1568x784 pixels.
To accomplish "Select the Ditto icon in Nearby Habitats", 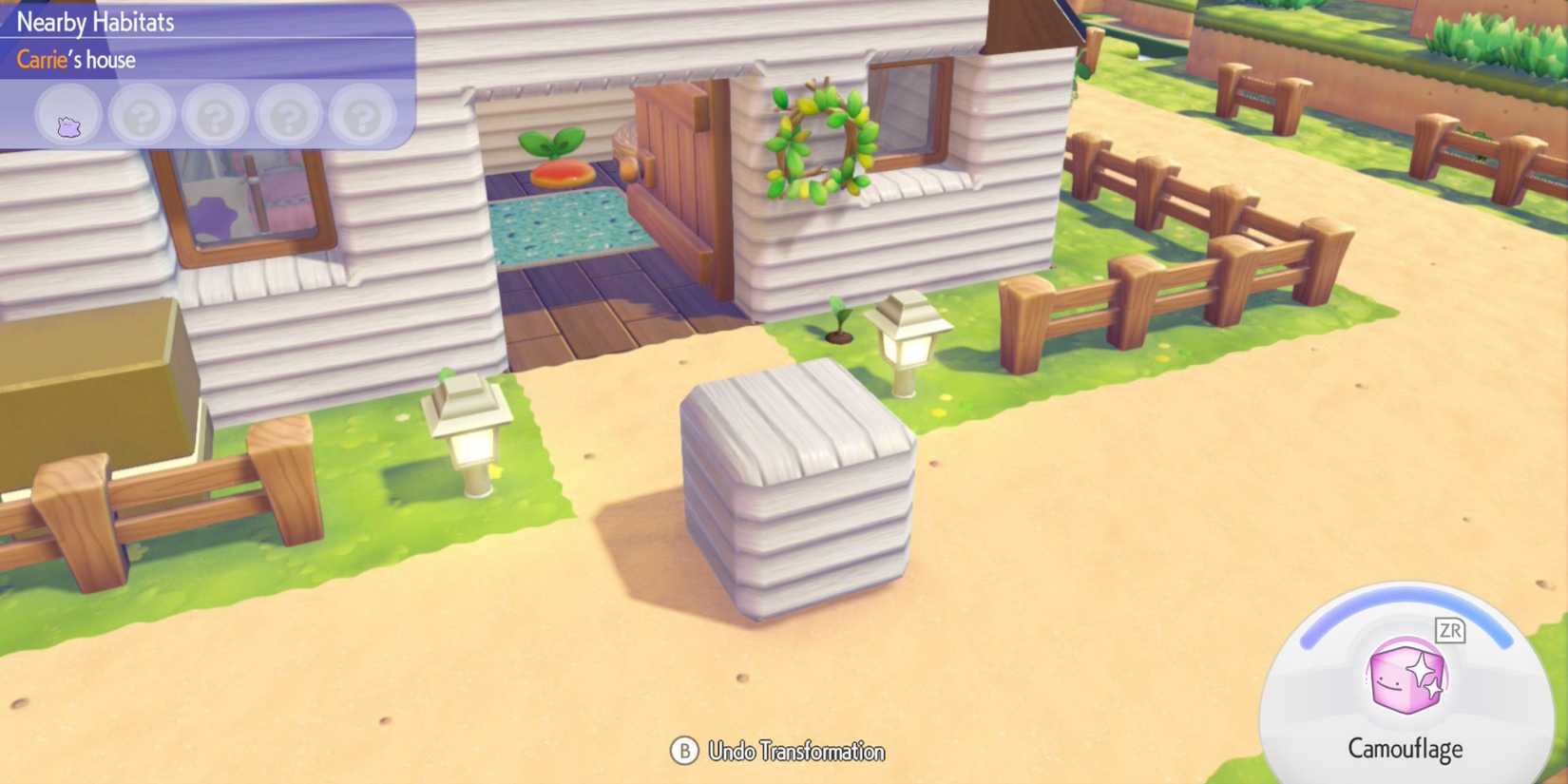I will coord(67,114).
